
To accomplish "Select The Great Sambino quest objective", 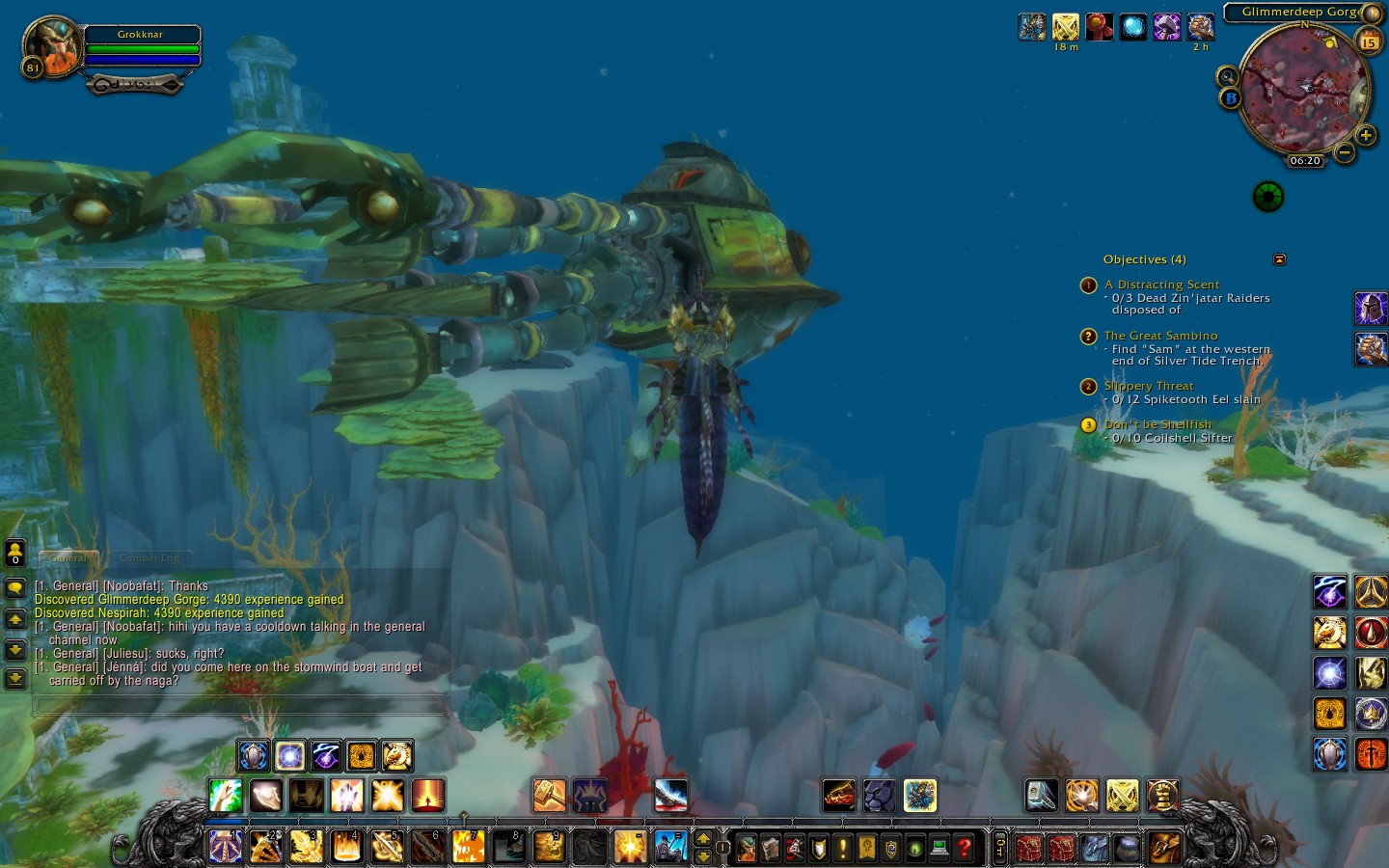I will pos(1160,336).
